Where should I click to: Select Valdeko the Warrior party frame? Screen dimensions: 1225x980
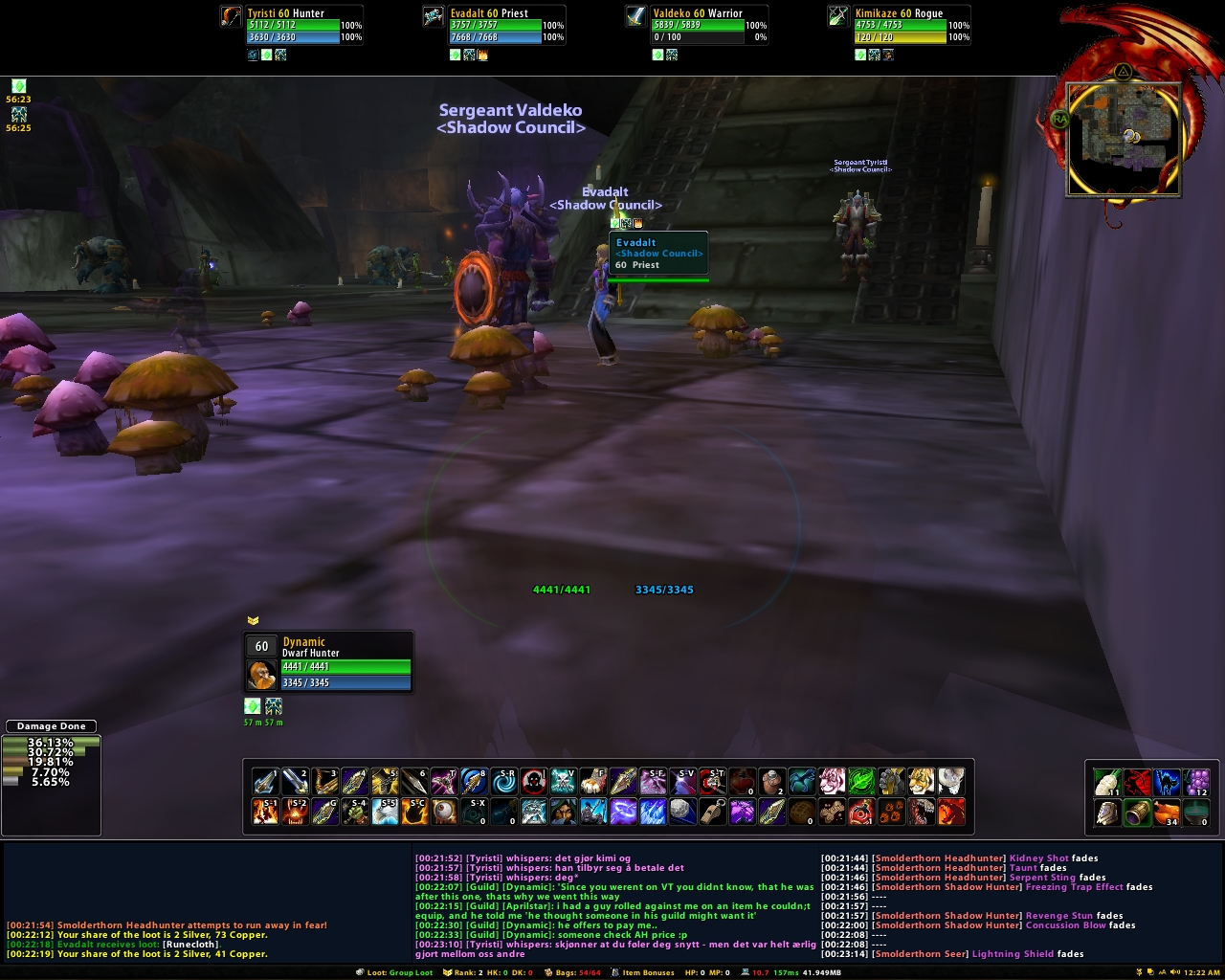click(x=698, y=26)
